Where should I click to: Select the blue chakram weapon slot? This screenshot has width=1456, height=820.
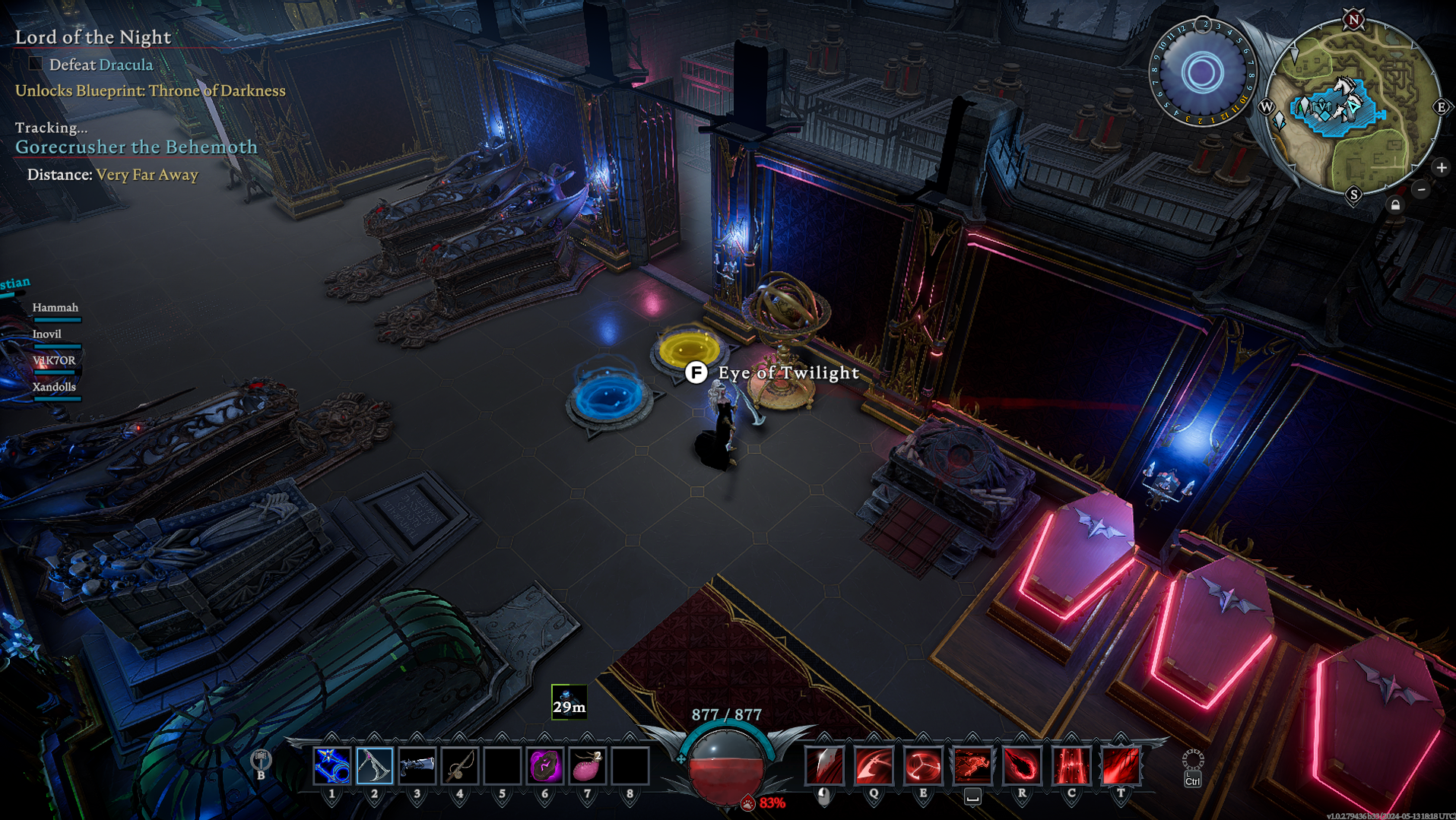(x=332, y=765)
